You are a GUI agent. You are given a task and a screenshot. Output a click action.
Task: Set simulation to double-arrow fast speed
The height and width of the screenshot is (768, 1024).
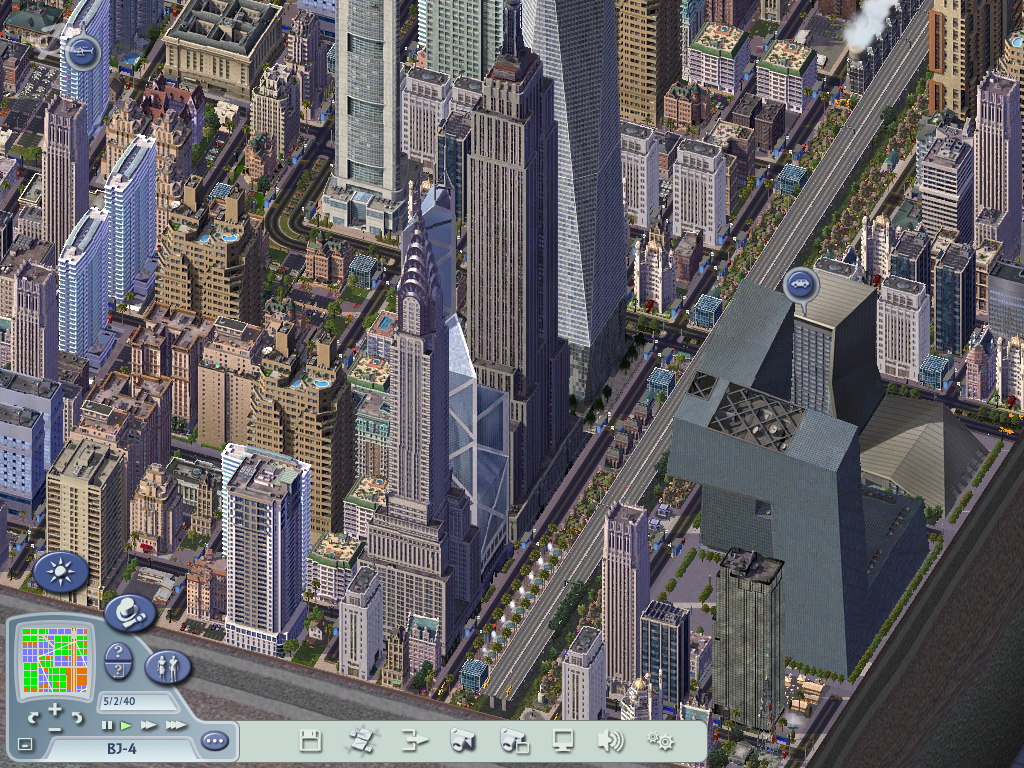(149, 724)
